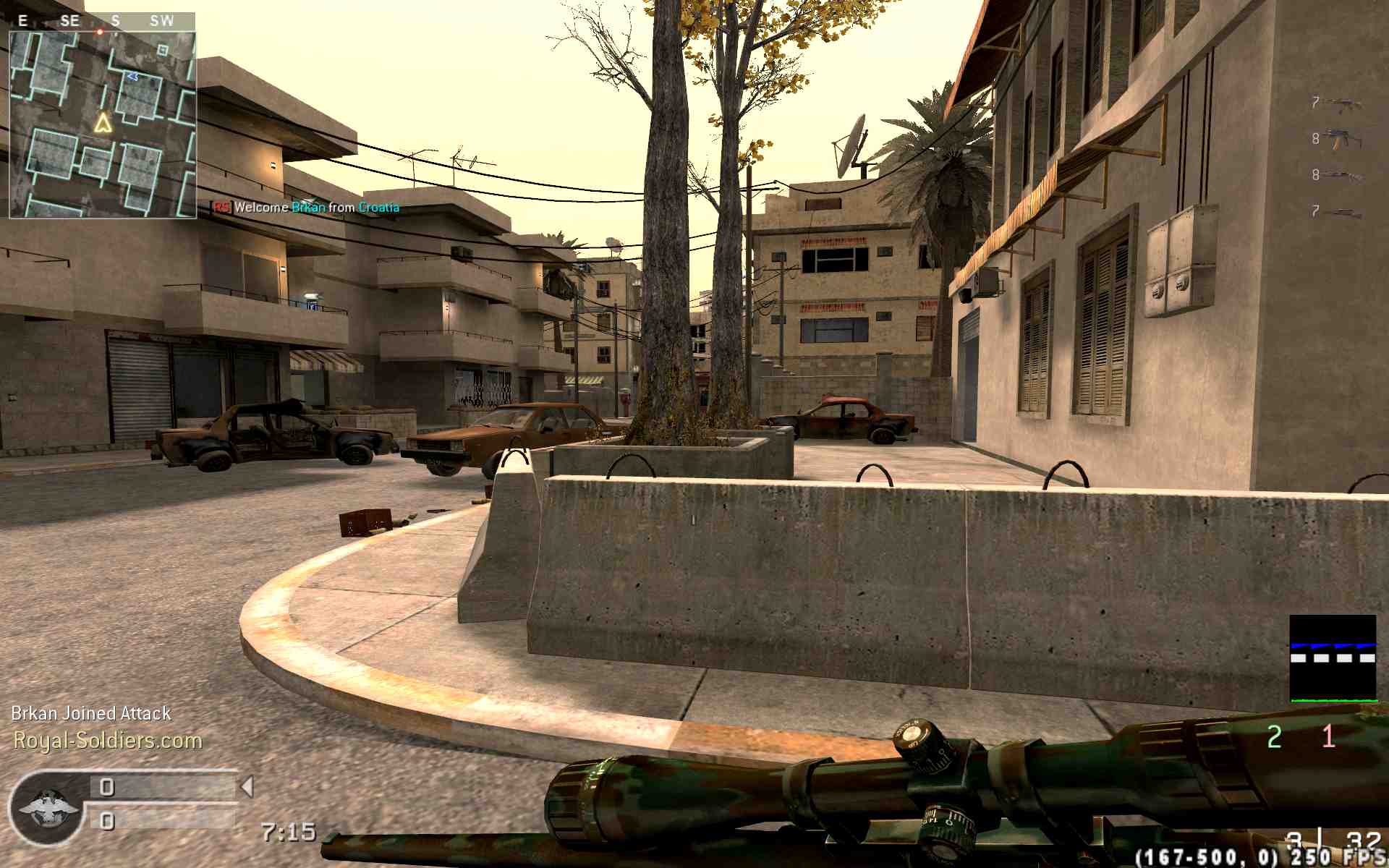The height and width of the screenshot is (868, 1389).
Task: Click the bottom sniper rifle pickup icon
Action: click(x=1346, y=212)
